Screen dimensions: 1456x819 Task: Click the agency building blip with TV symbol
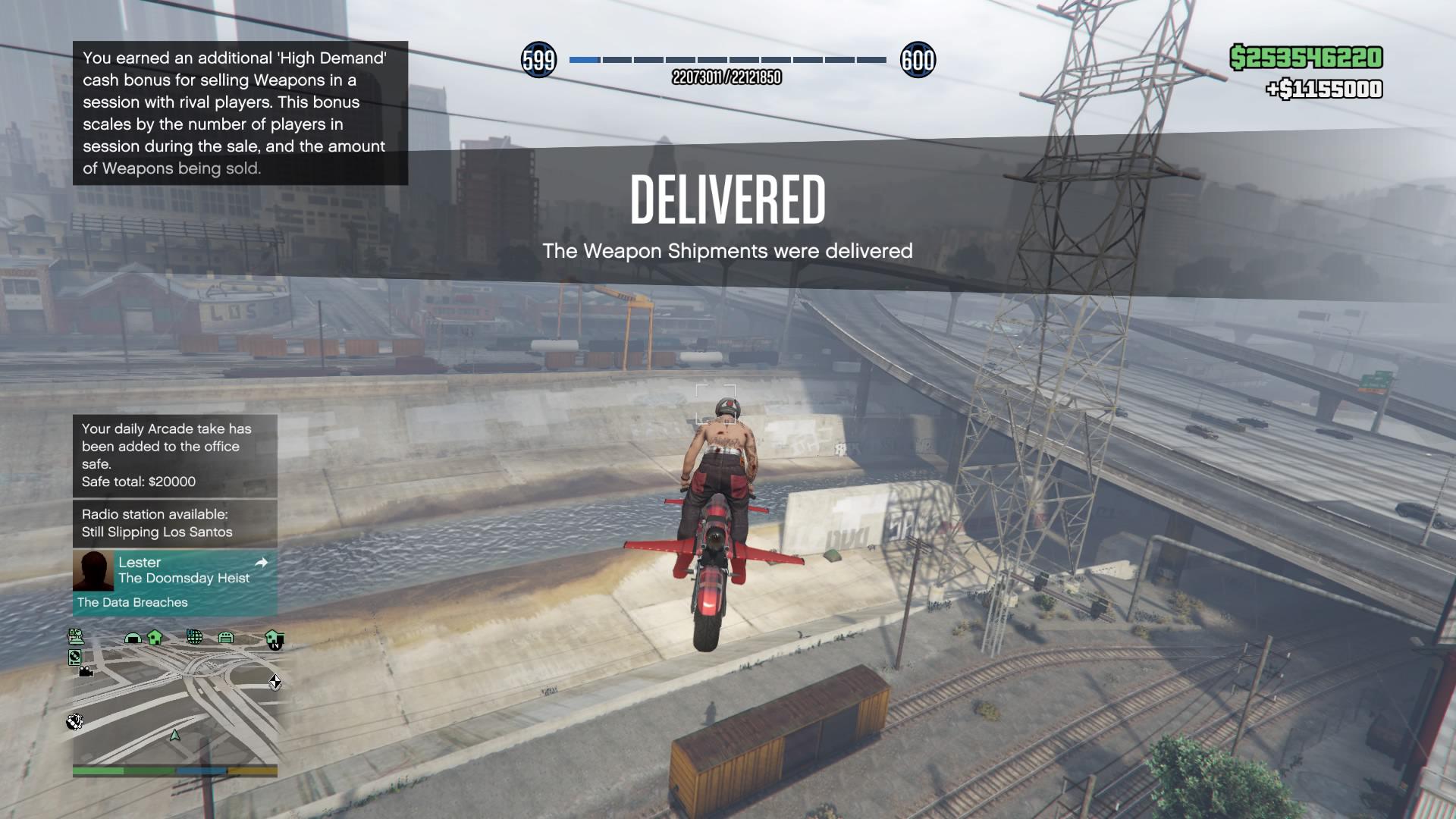tap(274, 639)
